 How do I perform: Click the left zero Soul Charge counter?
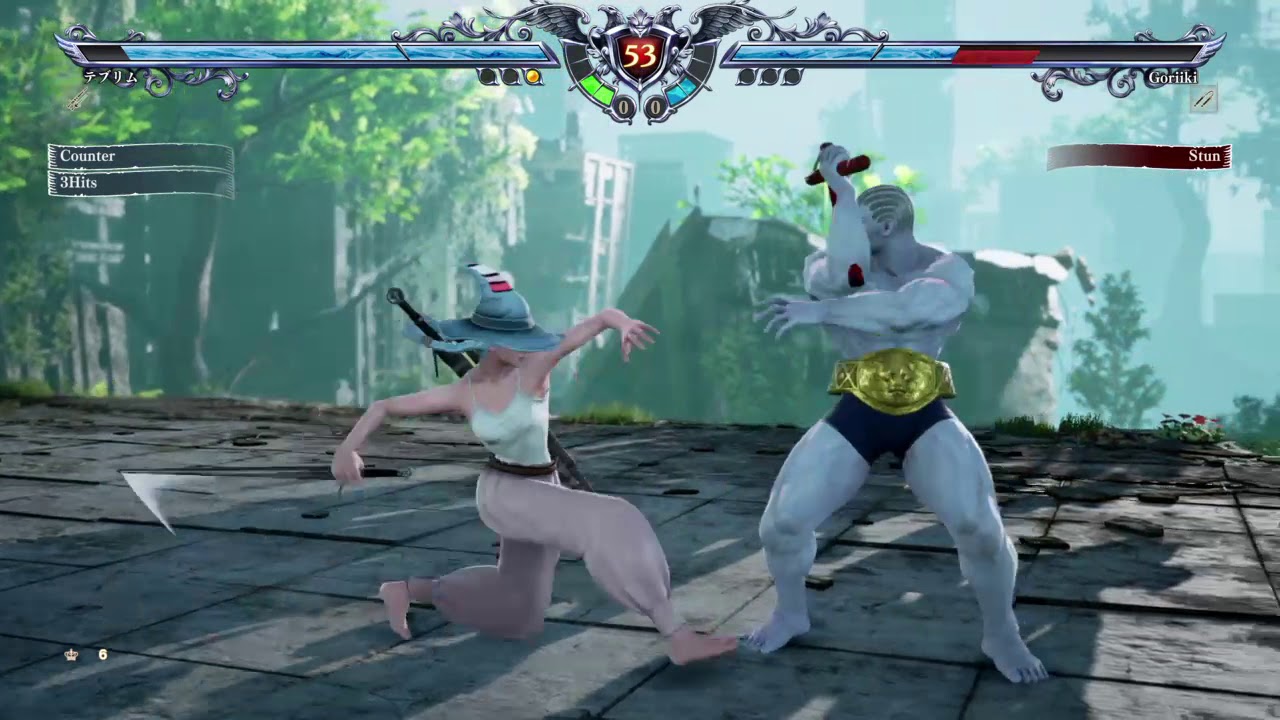coord(623,105)
